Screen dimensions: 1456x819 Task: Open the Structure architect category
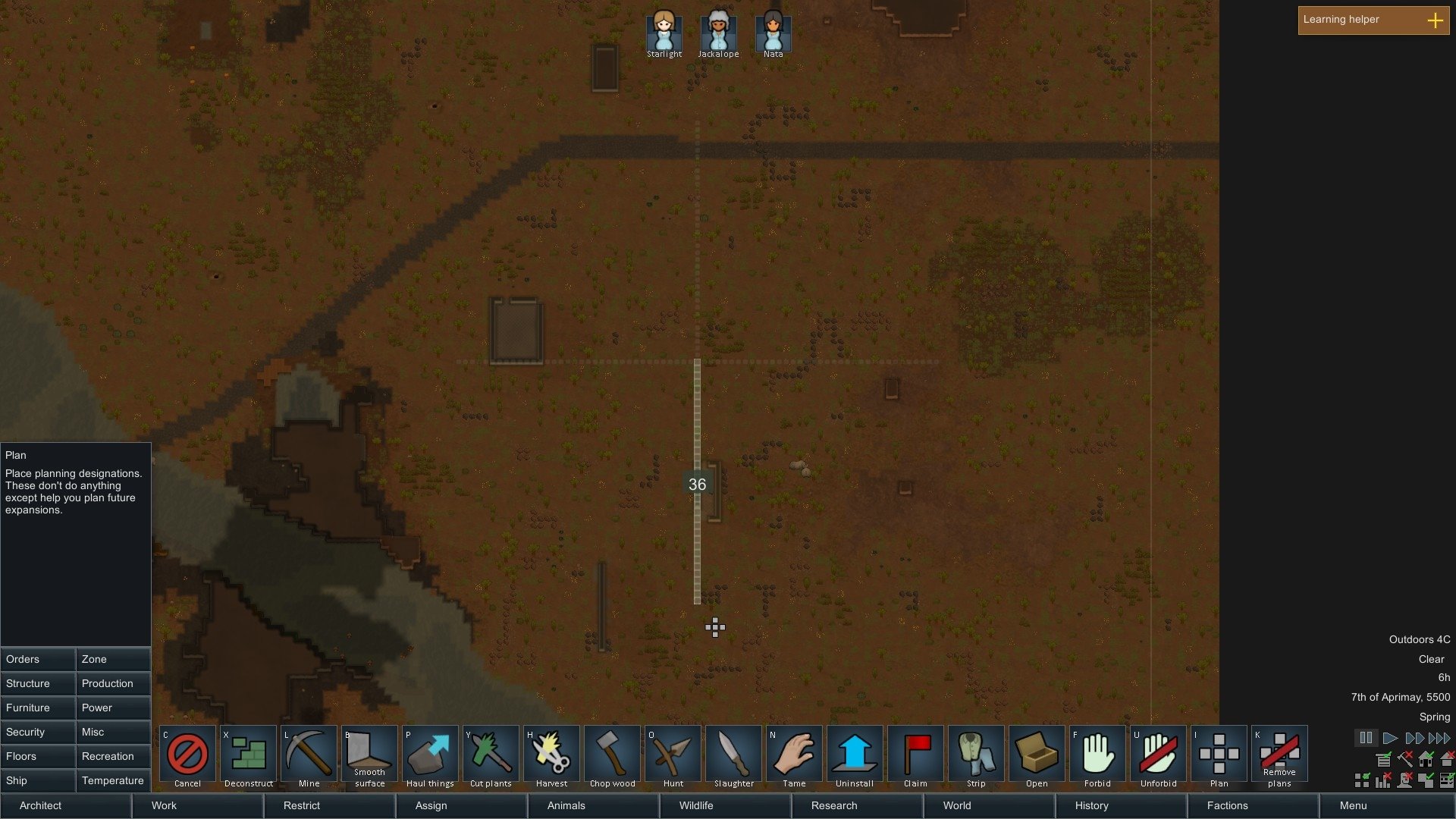click(x=38, y=683)
